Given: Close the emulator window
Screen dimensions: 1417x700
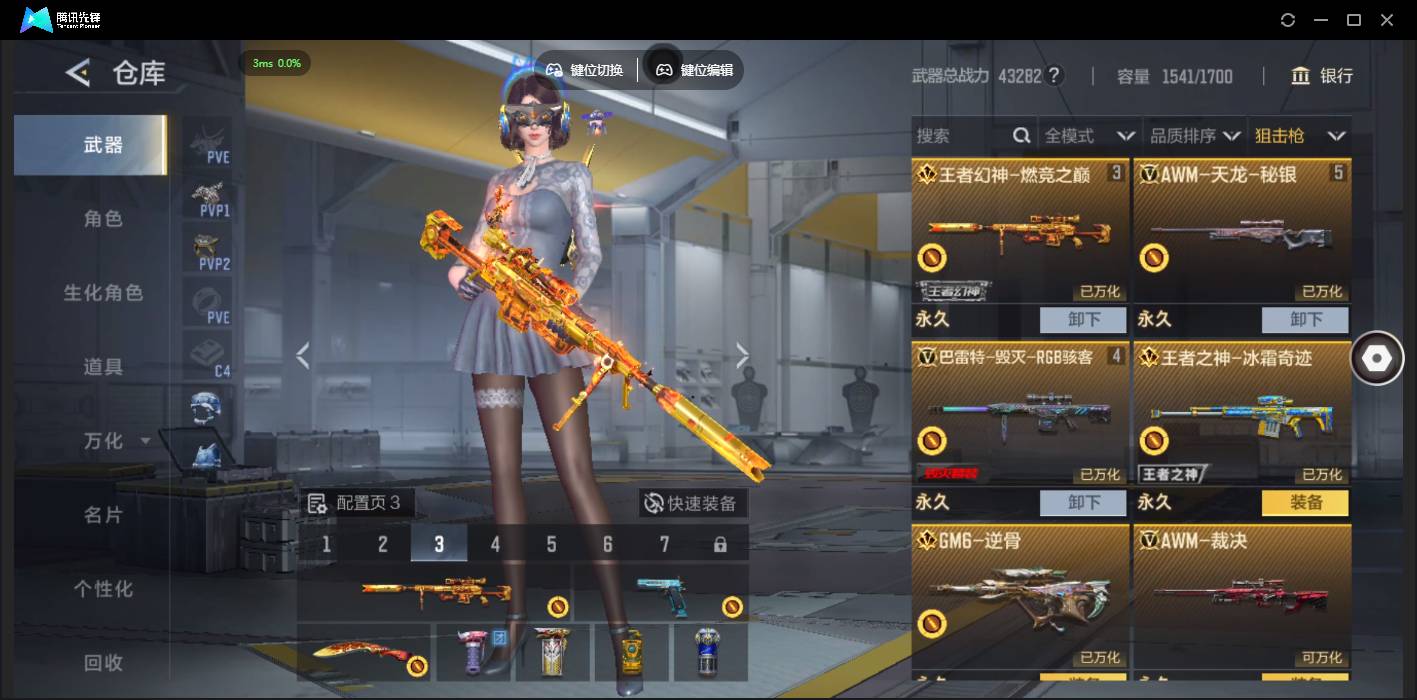Looking at the screenshot, I should 1387,20.
